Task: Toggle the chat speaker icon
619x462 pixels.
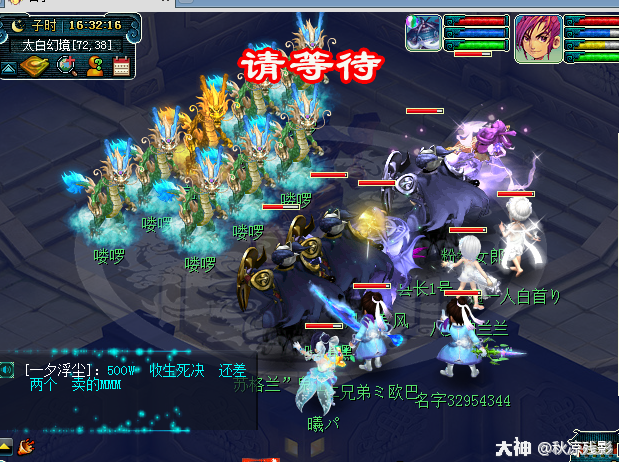Action: click(x=7, y=370)
